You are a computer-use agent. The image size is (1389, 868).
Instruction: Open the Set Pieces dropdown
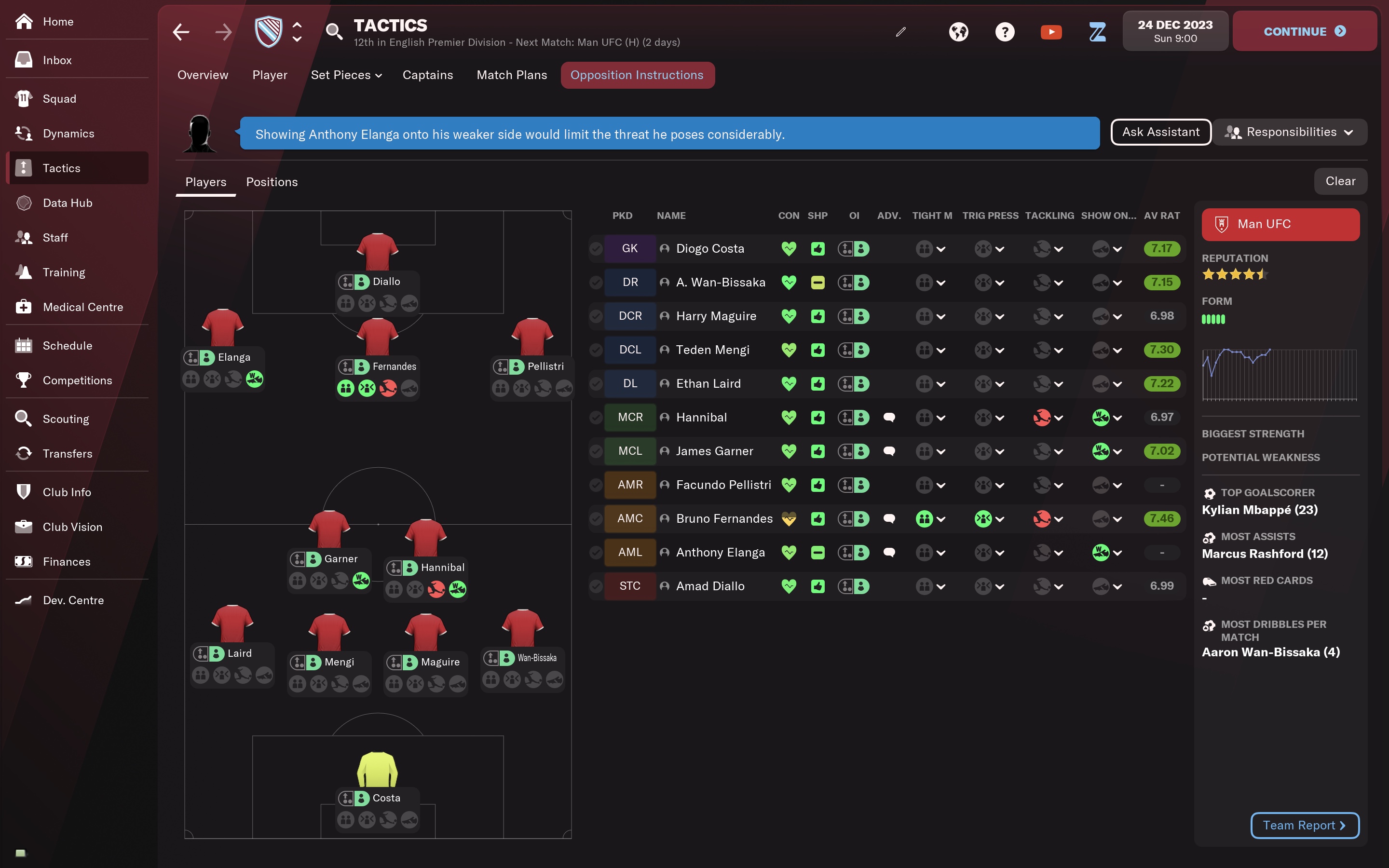point(346,75)
